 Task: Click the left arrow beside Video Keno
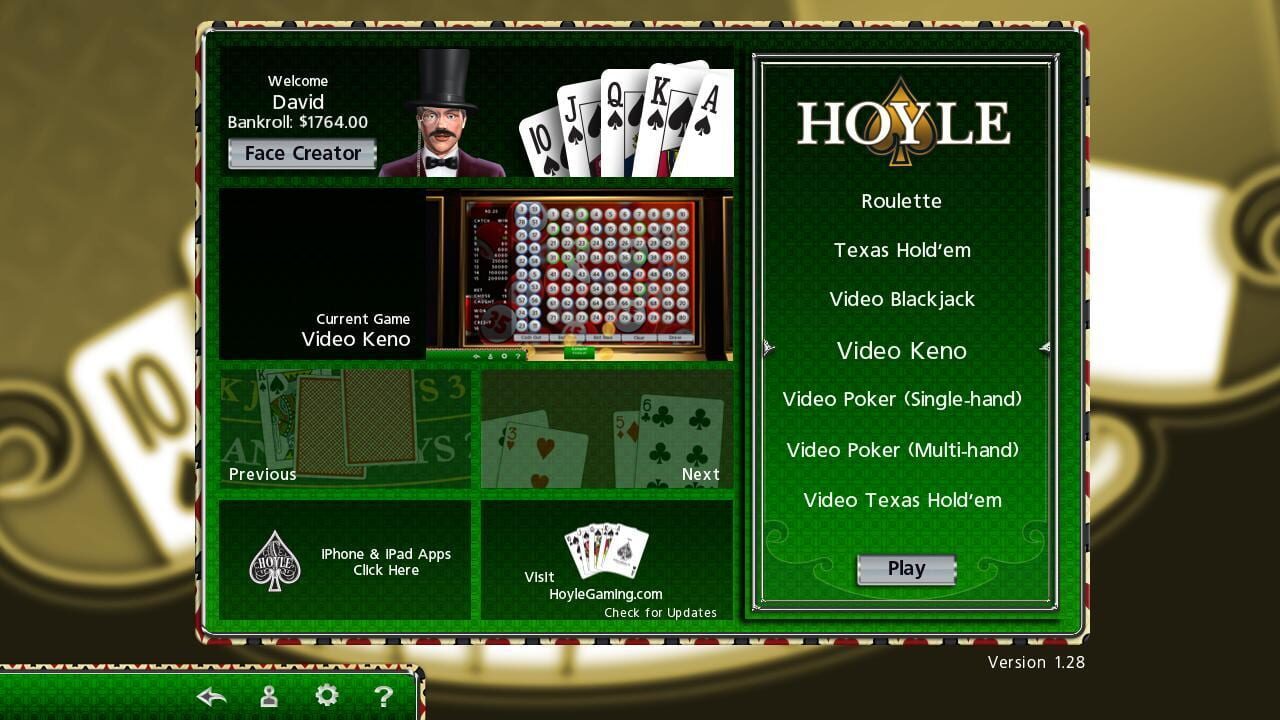pos(768,348)
